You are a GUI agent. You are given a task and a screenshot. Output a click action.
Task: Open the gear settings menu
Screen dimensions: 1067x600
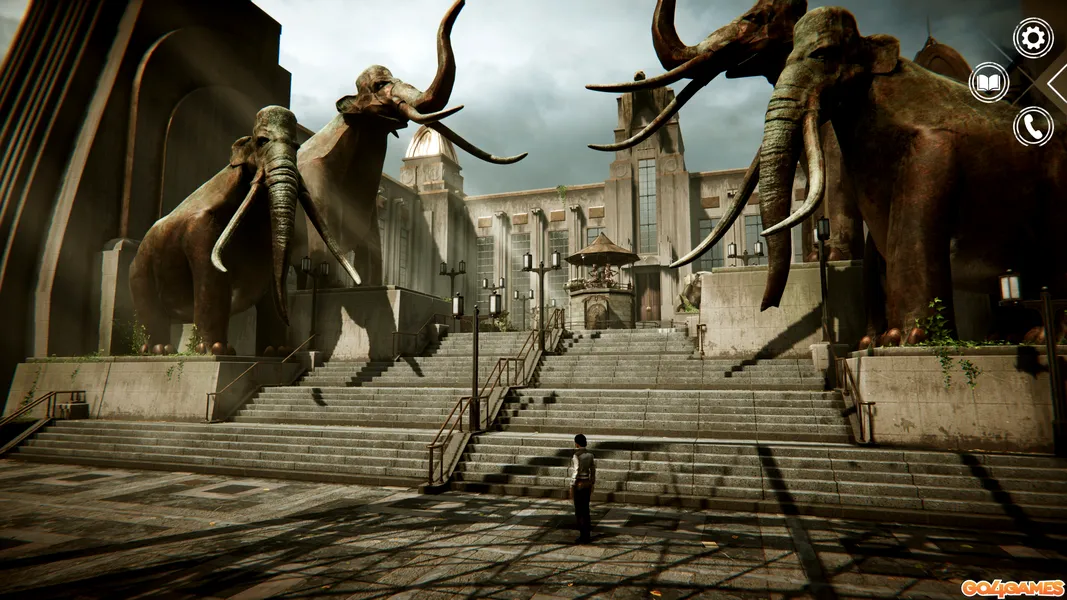[1033, 38]
